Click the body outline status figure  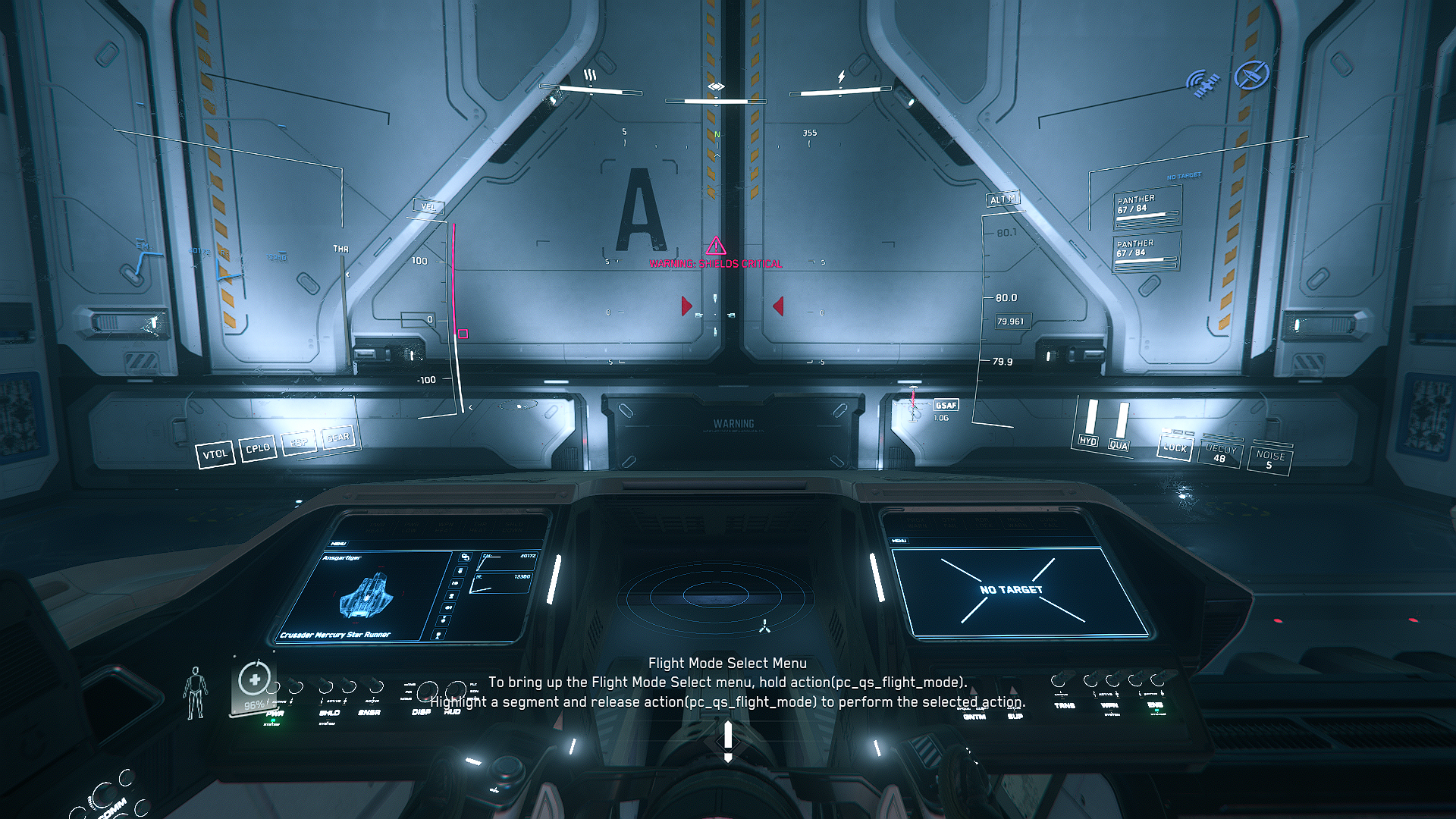tap(196, 692)
